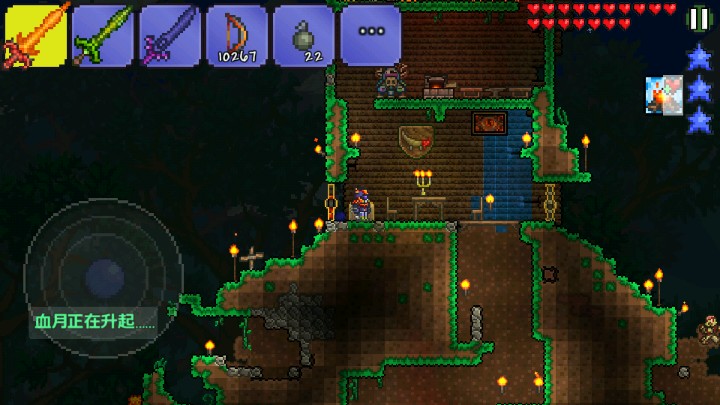Screen dimensions: 720x405
Task: Select the green Blade of Grass slot
Action: 103,36
